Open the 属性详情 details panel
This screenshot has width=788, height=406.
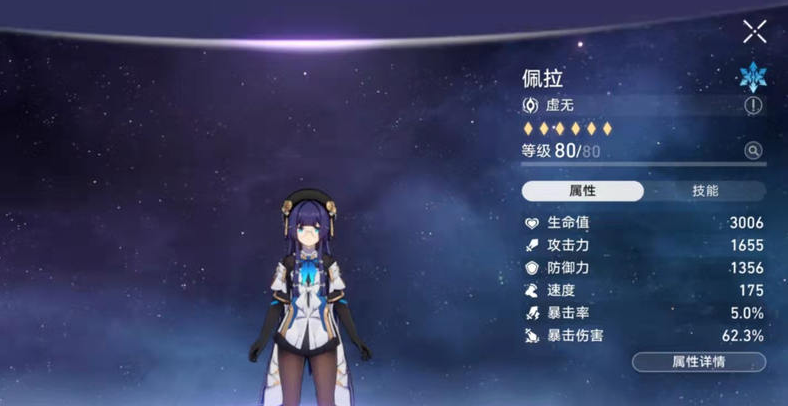pos(699,362)
